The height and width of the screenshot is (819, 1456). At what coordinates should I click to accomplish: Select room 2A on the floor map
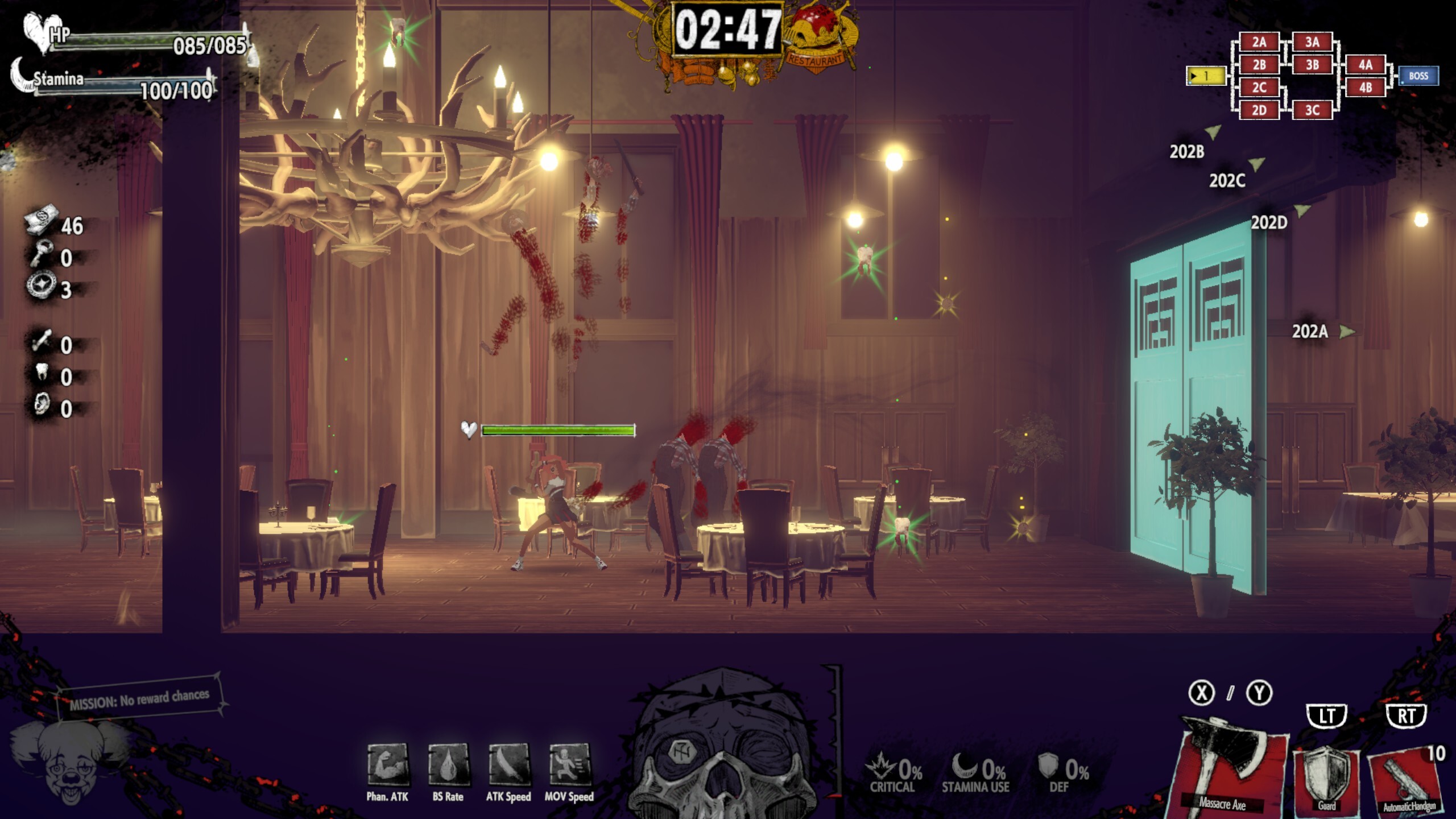pyautogui.click(x=1259, y=42)
